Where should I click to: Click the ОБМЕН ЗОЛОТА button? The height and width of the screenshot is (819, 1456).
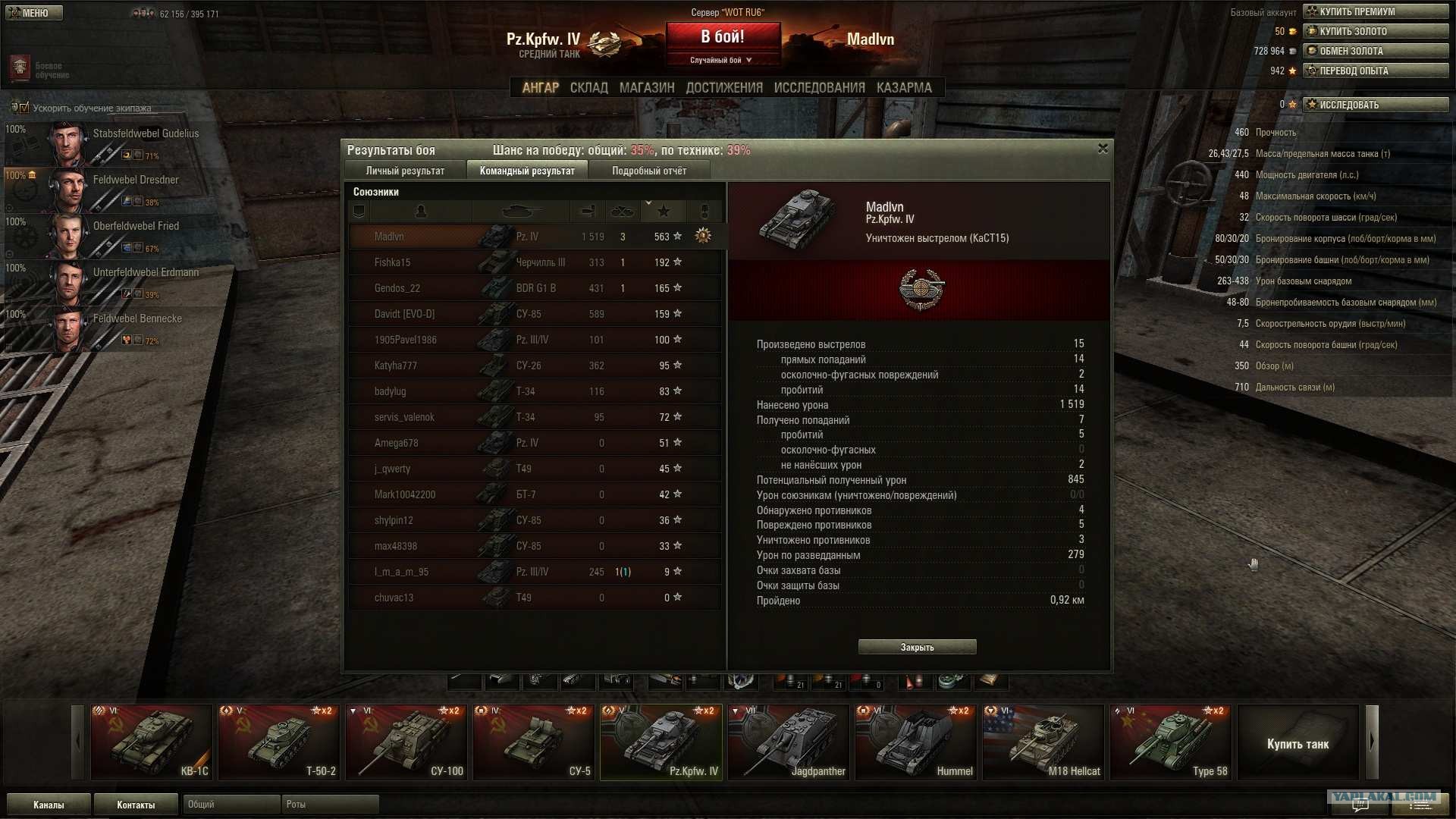pos(1375,51)
